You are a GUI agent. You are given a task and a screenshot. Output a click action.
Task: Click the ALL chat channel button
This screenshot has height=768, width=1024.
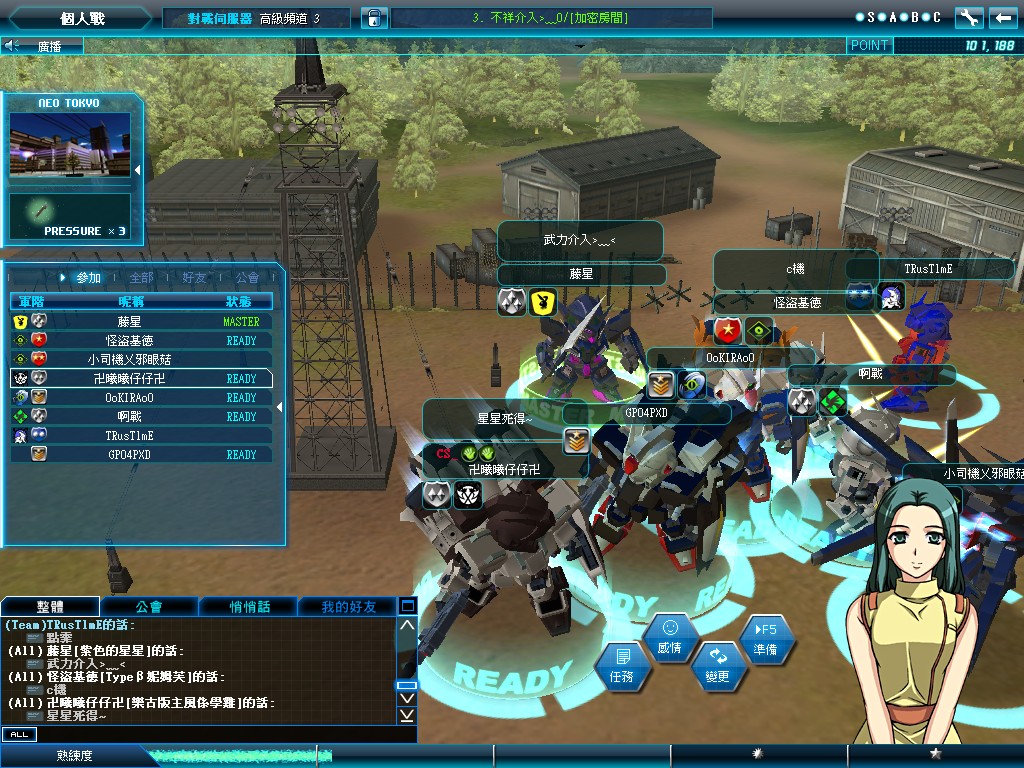[19, 735]
